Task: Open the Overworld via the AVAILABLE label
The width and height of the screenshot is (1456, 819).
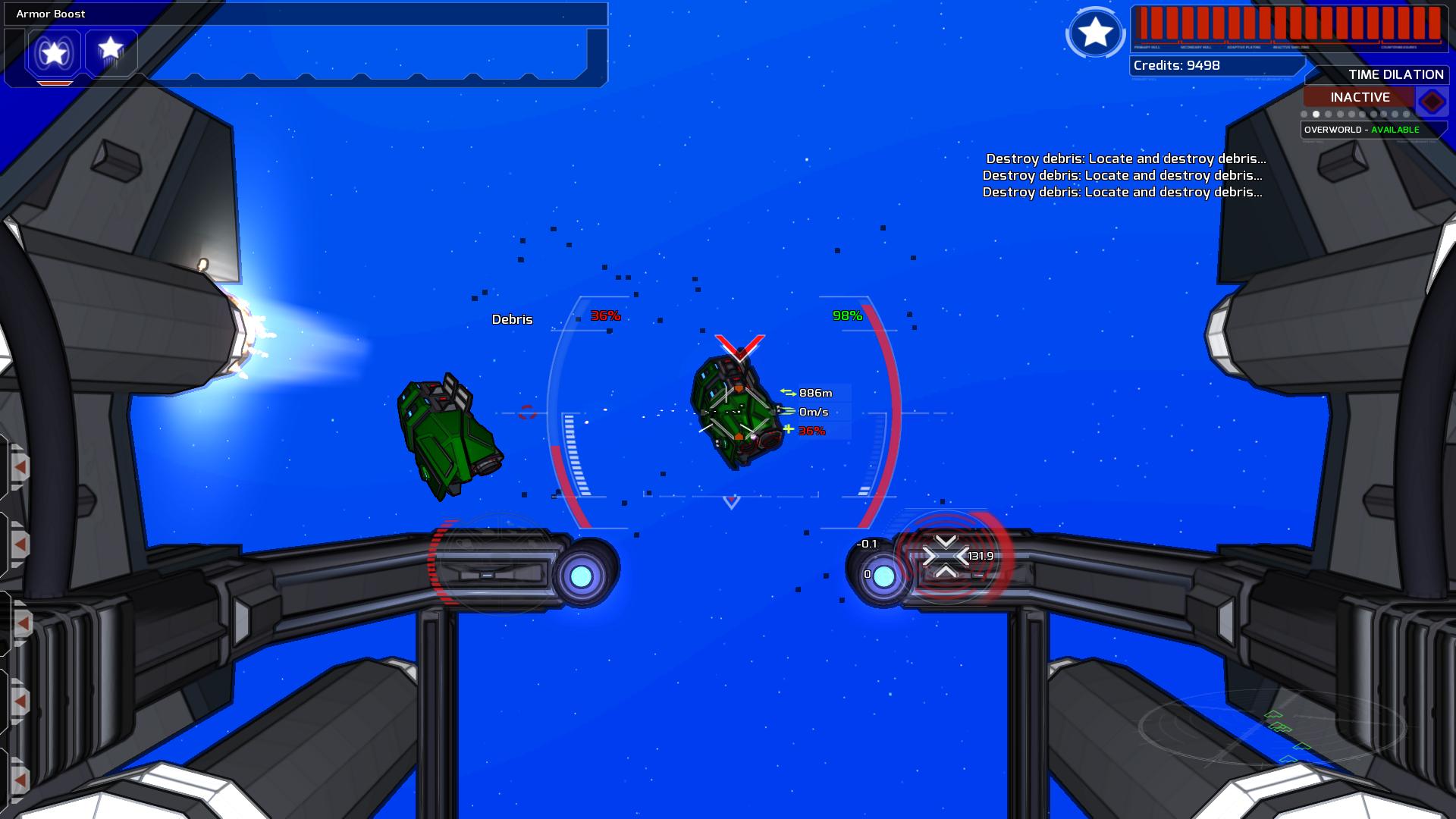Action: coord(1395,130)
